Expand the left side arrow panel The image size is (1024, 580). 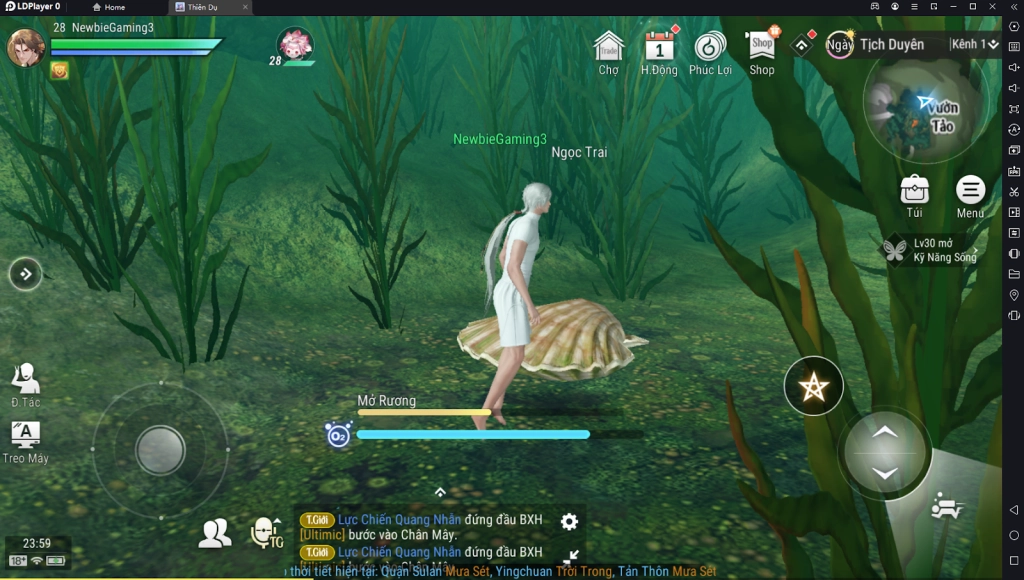26,273
